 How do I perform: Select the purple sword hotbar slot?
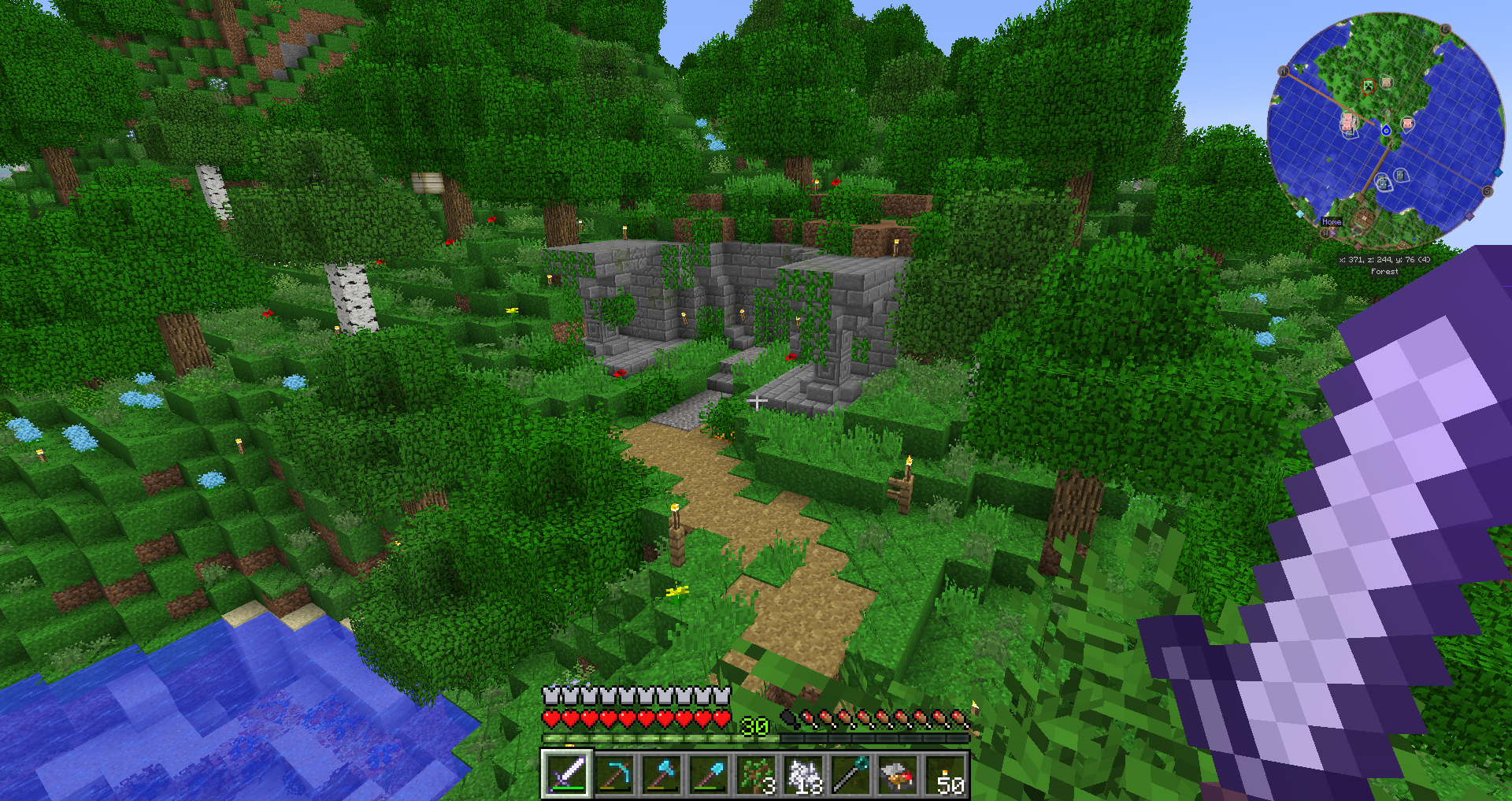click(566, 774)
